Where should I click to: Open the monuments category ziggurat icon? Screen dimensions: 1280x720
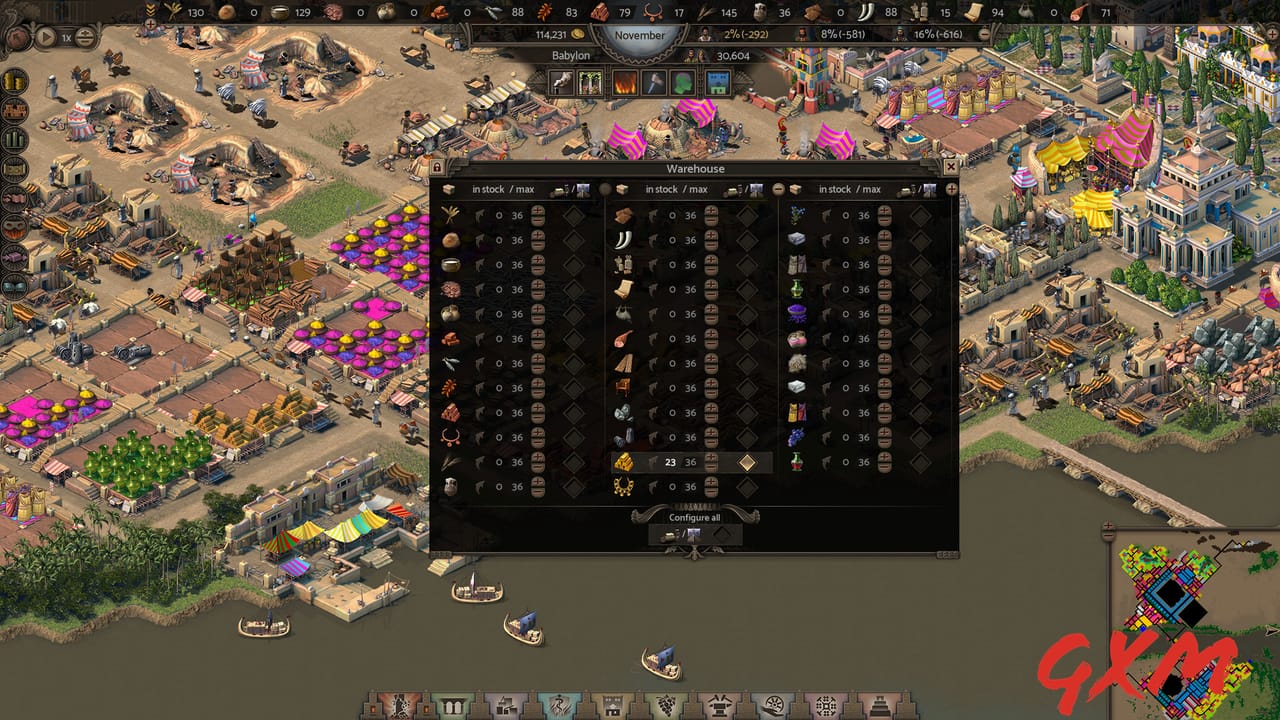click(880, 703)
